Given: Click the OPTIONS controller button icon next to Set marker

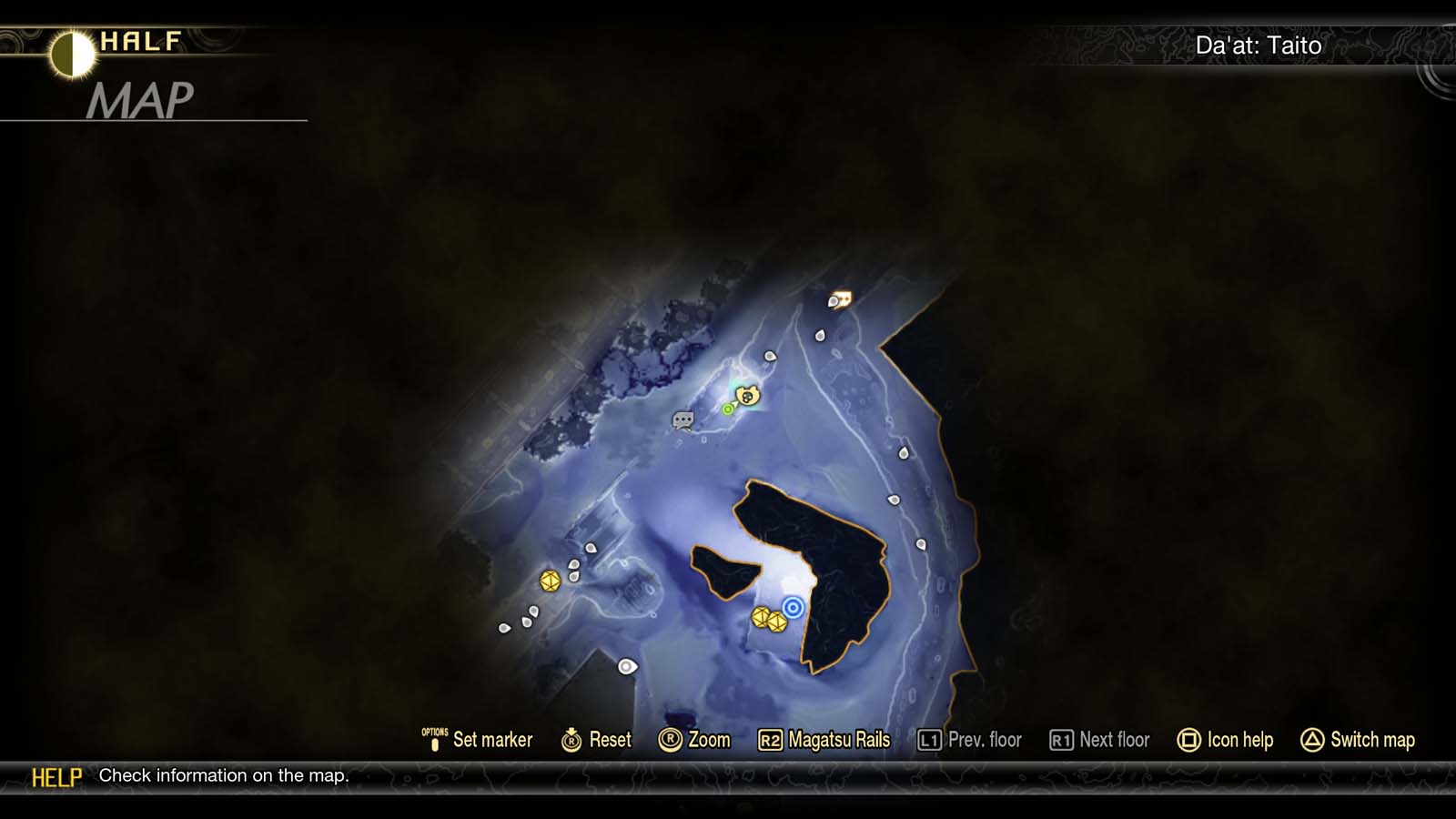Looking at the screenshot, I should 434,740.
